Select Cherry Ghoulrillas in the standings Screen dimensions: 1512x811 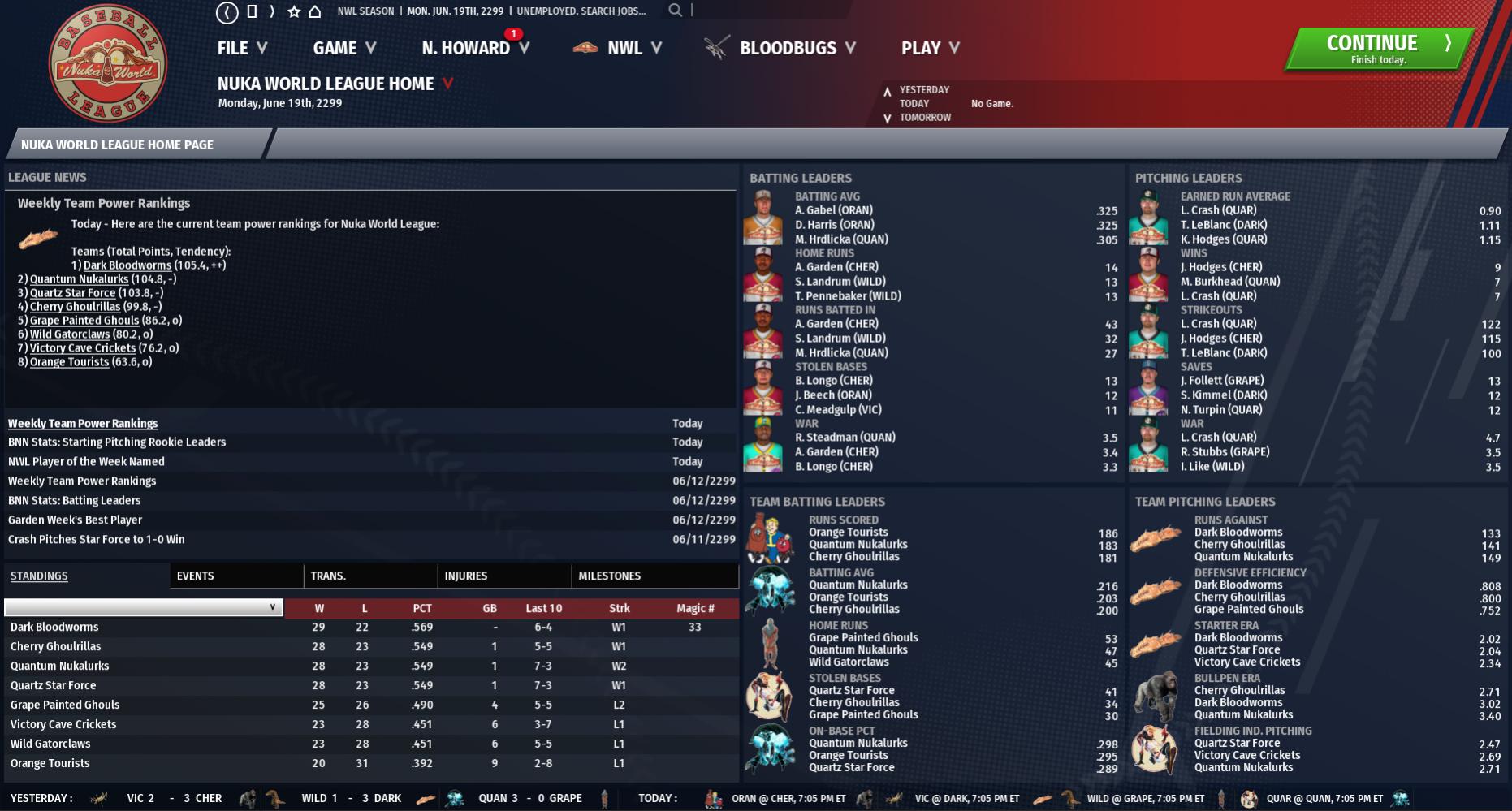[x=56, y=646]
